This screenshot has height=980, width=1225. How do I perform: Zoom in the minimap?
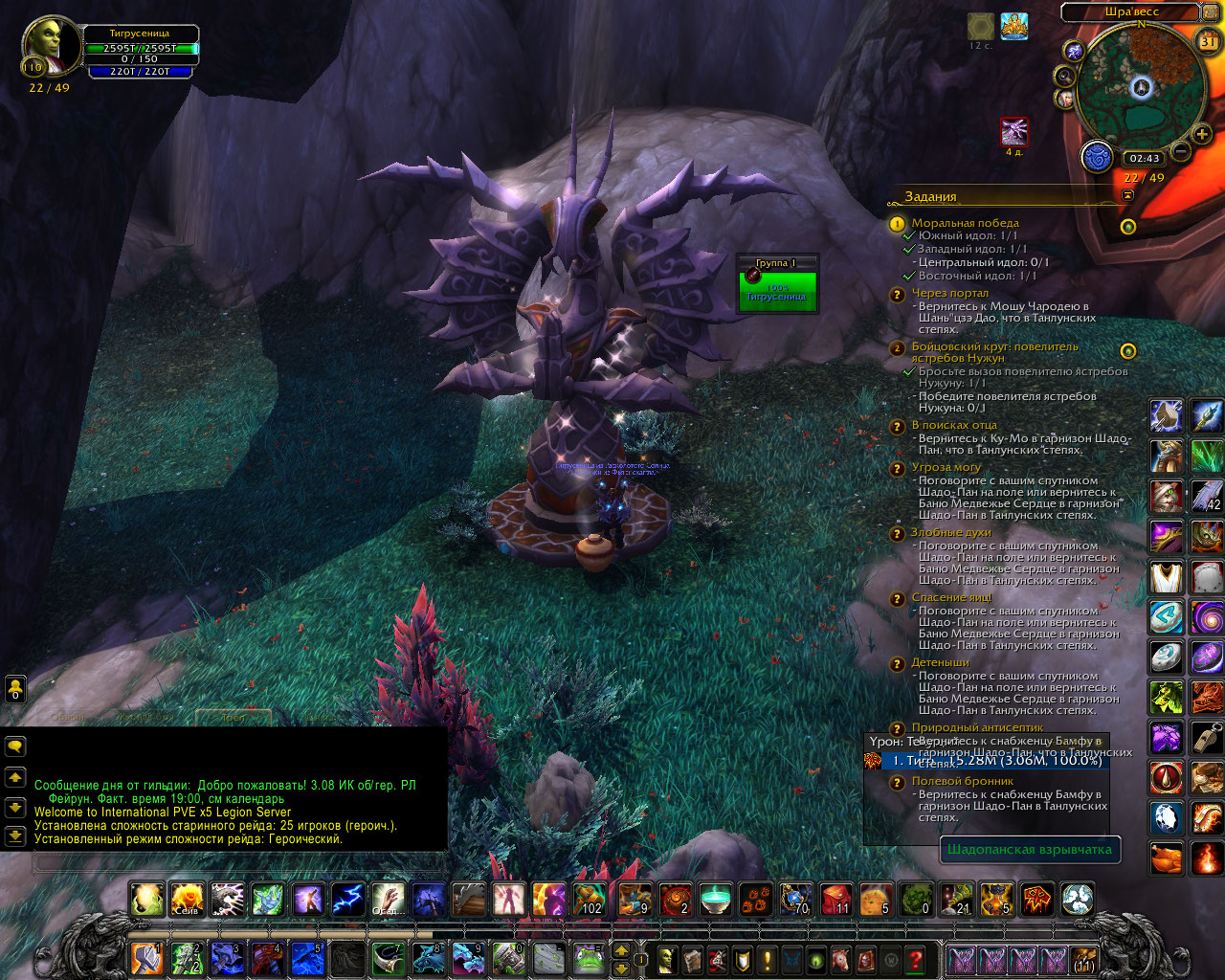1202,135
